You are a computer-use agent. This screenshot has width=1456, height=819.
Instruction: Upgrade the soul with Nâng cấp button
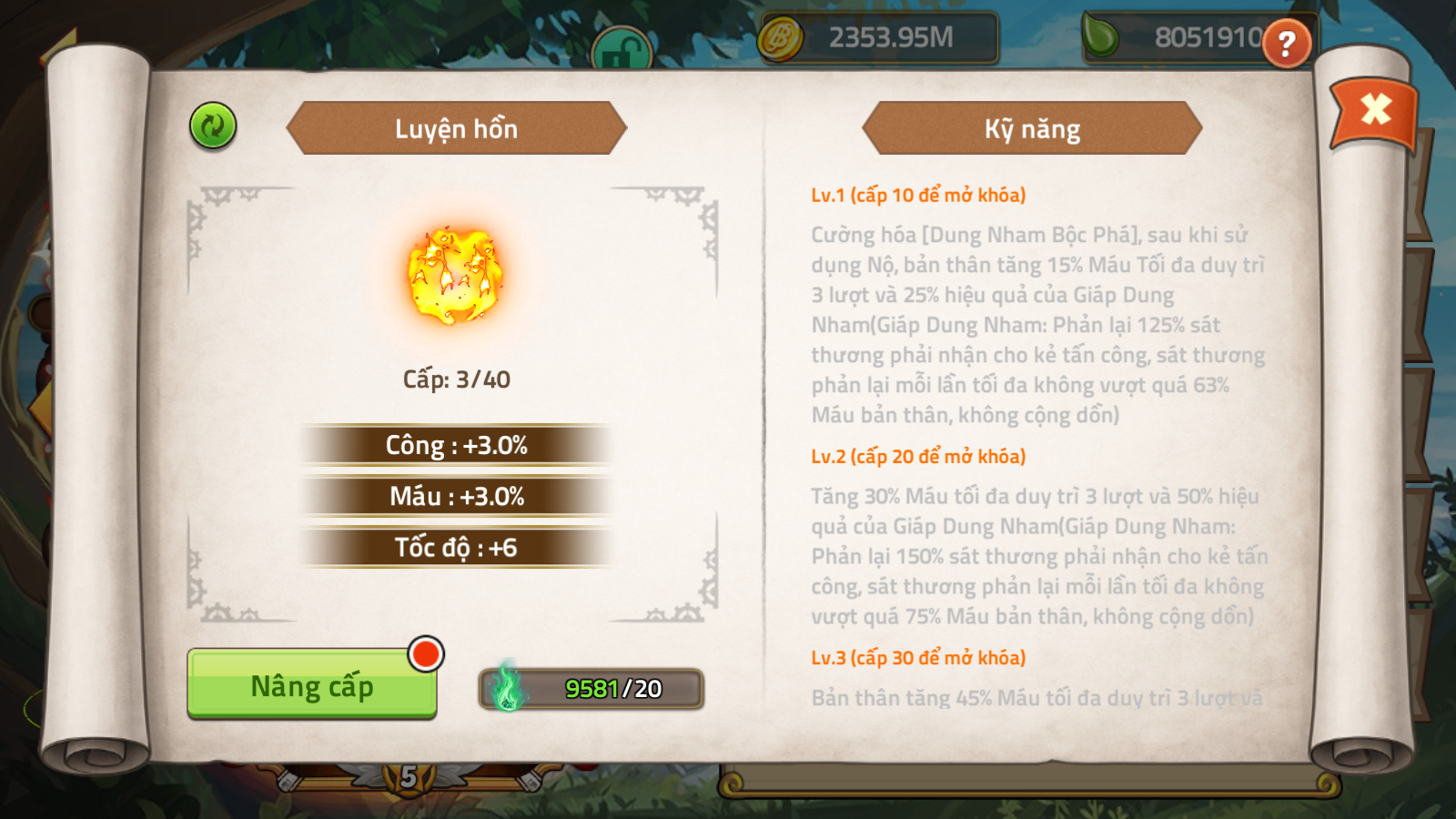coord(311,684)
